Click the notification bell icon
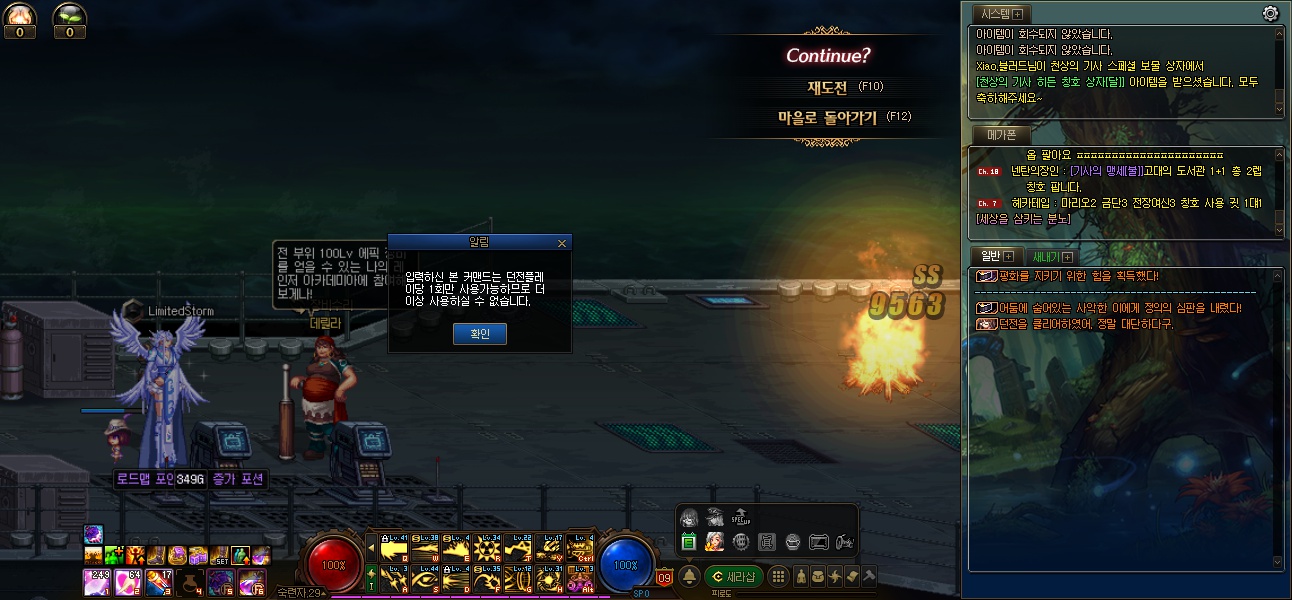The width and height of the screenshot is (1292, 600). point(690,577)
